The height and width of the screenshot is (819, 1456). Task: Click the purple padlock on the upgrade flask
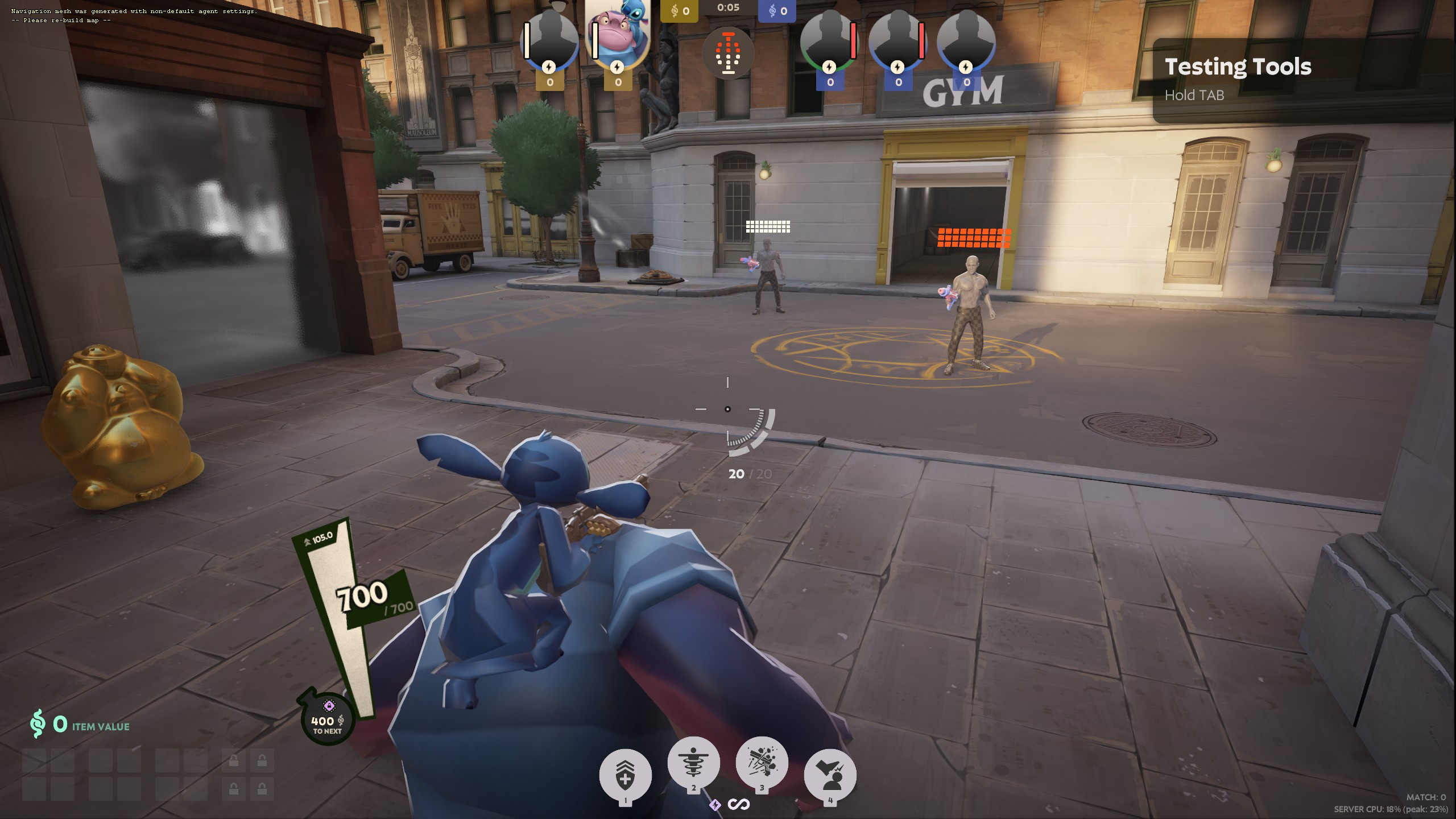pyautogui.click(x=329, y=705)
